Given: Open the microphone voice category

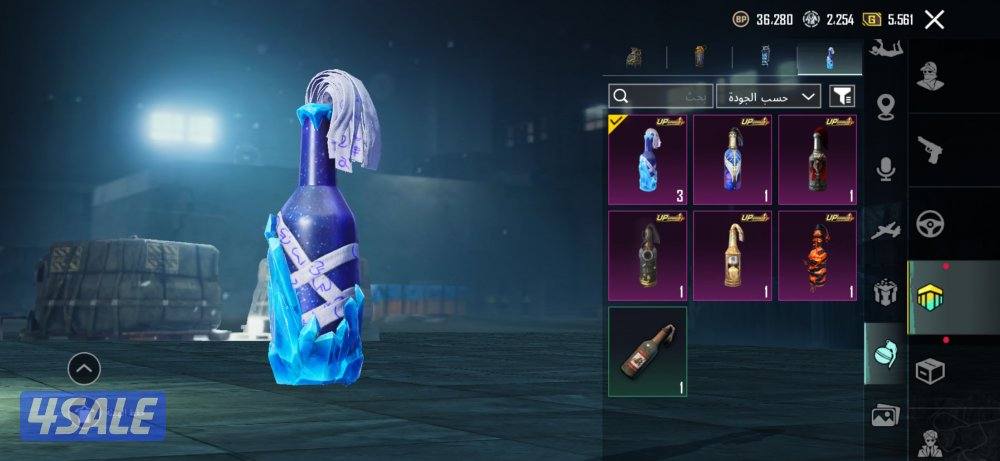Looking at the screenshot, I should point(885,170).
